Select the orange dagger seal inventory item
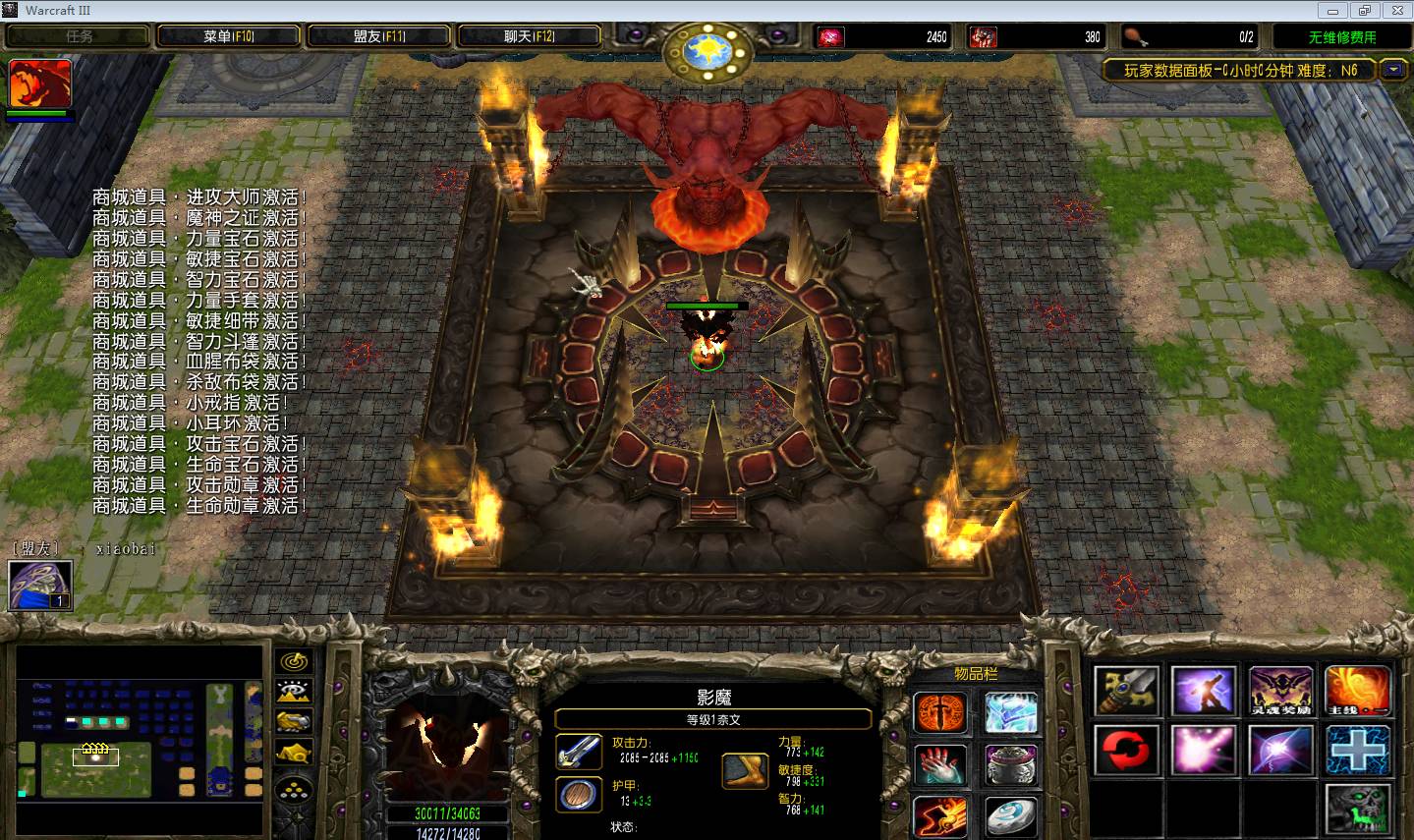The width and height of the screenshot is (1414, 840). (x=940, y=712)
